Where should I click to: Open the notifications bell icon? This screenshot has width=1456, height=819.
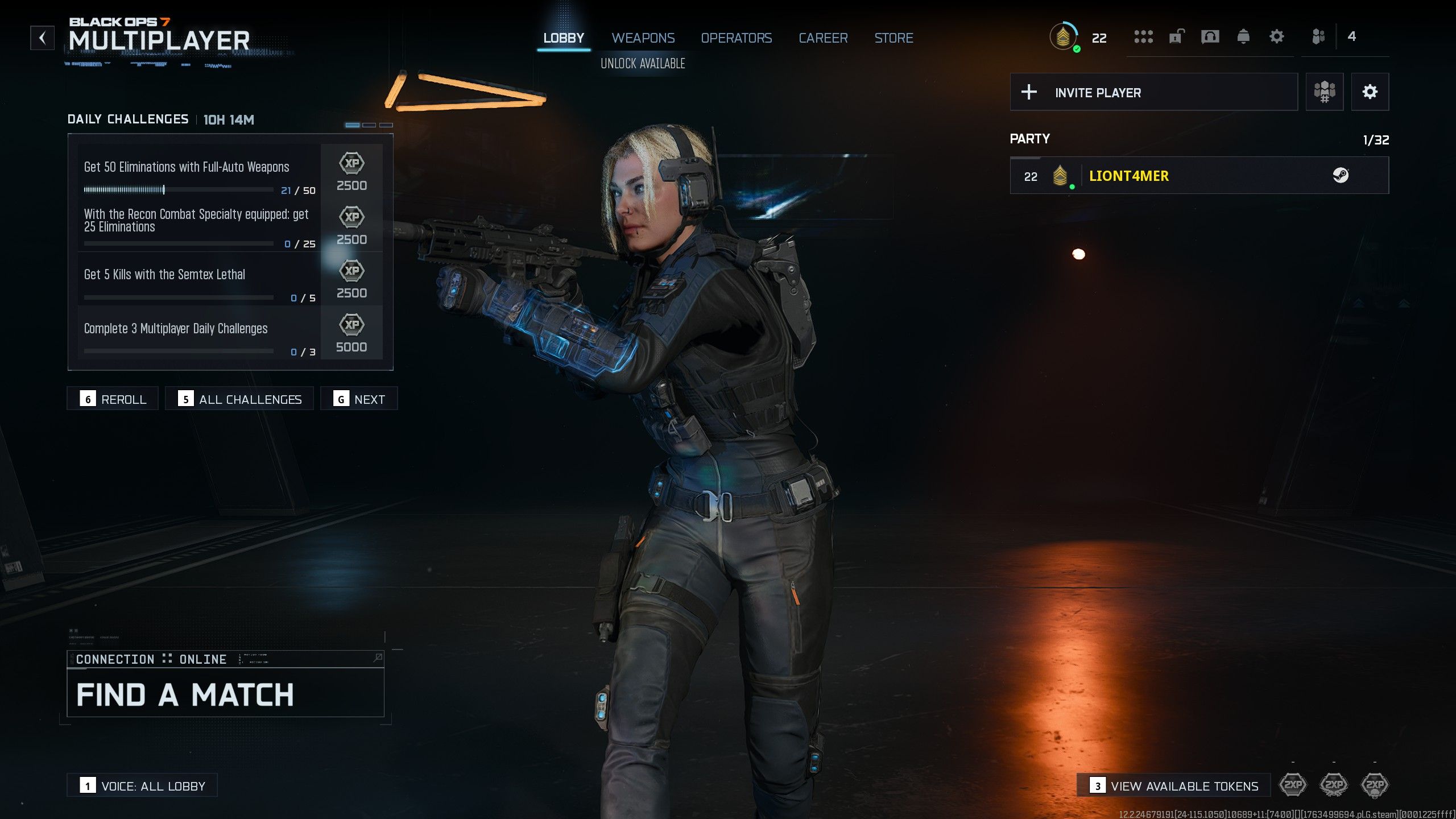pos(1243,37)
